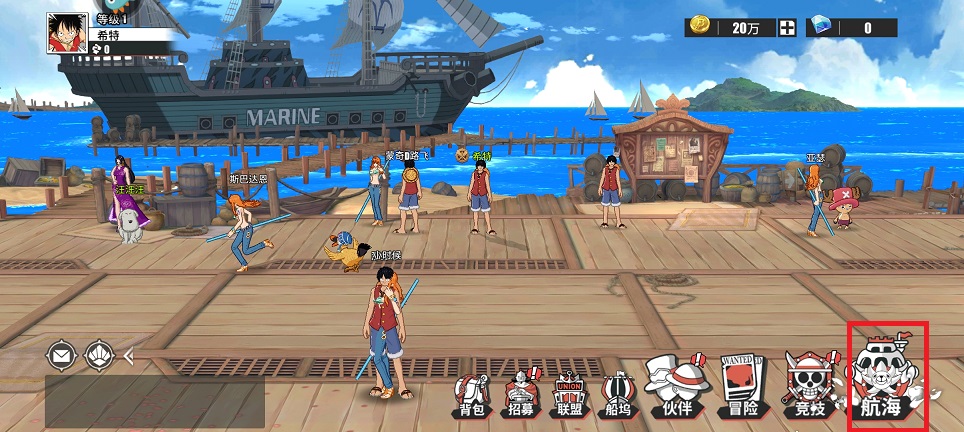Open the 联盟 union menu
964x432 pixels.
coord(569,394)
